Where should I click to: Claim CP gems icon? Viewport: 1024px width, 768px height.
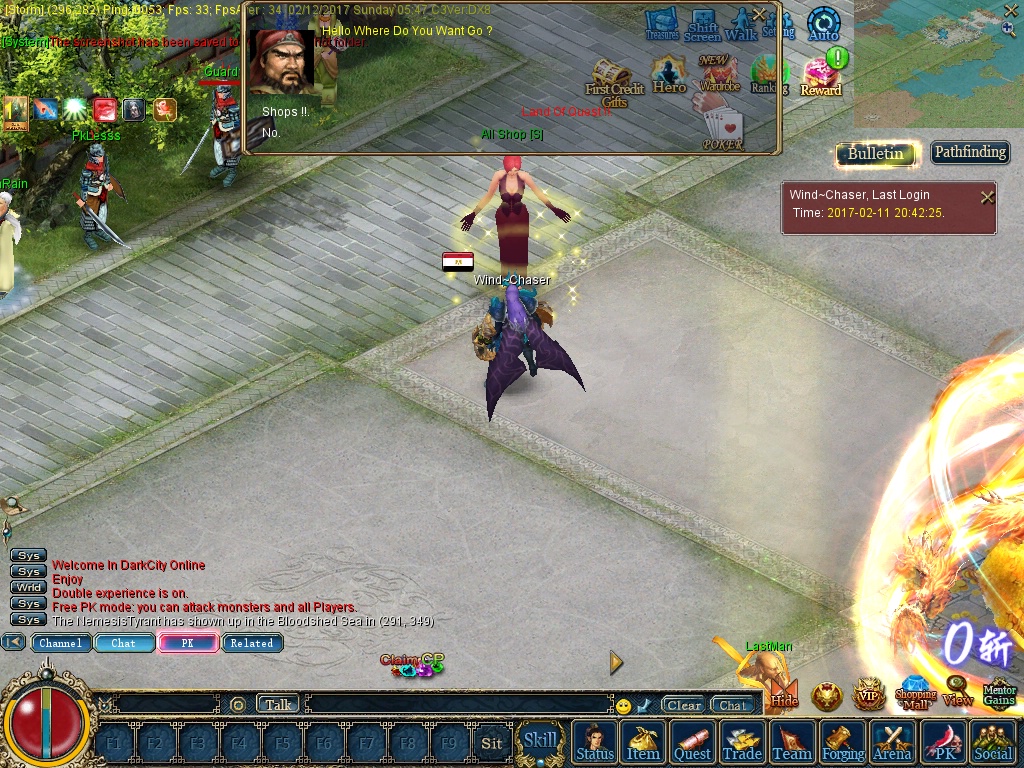412,664
